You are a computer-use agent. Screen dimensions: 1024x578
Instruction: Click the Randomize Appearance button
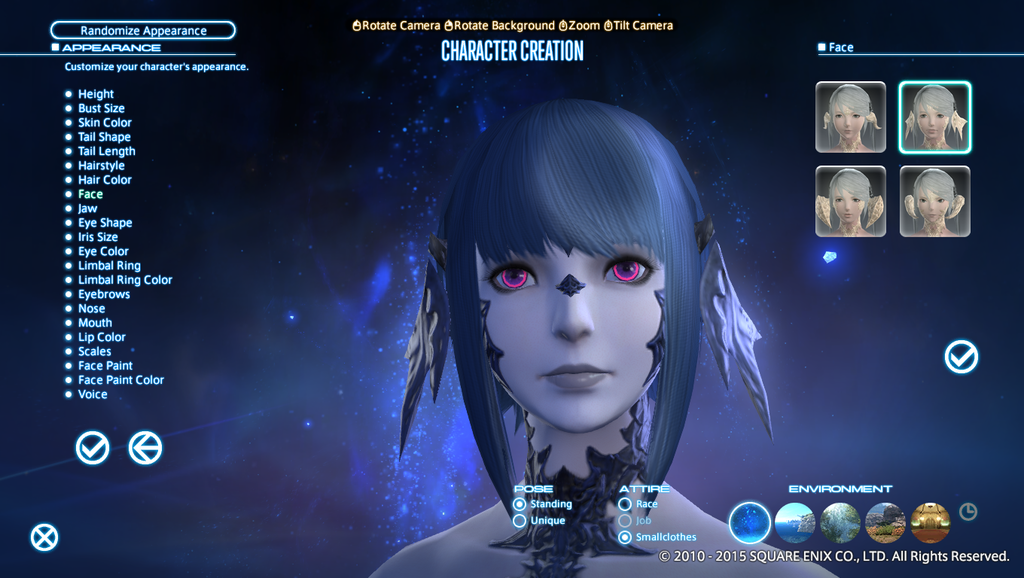tap(143, 31)
